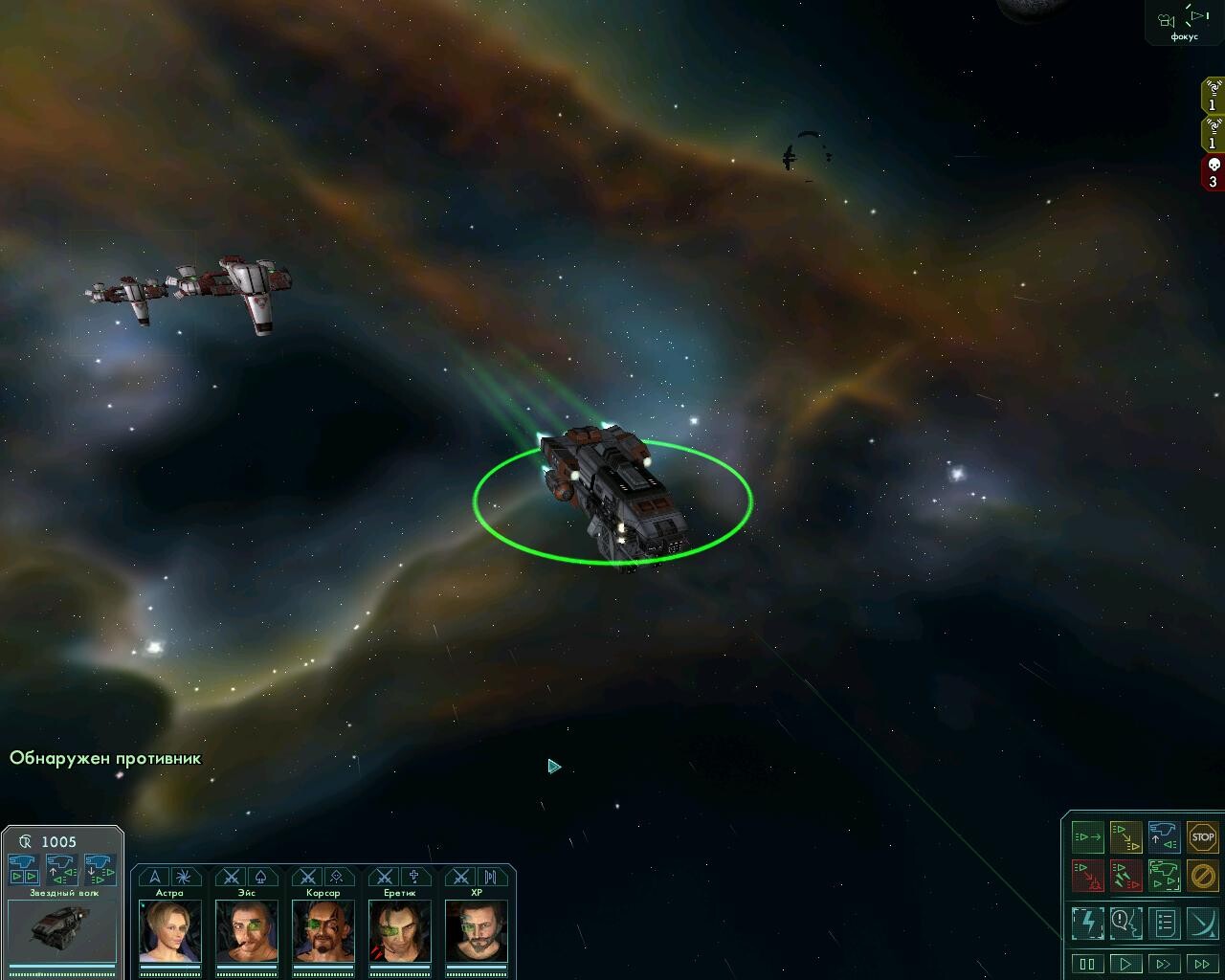The height and width of the screenshot is (980, 1225).
Task: Pause the game with the pause button
Action: (1087, 964)
